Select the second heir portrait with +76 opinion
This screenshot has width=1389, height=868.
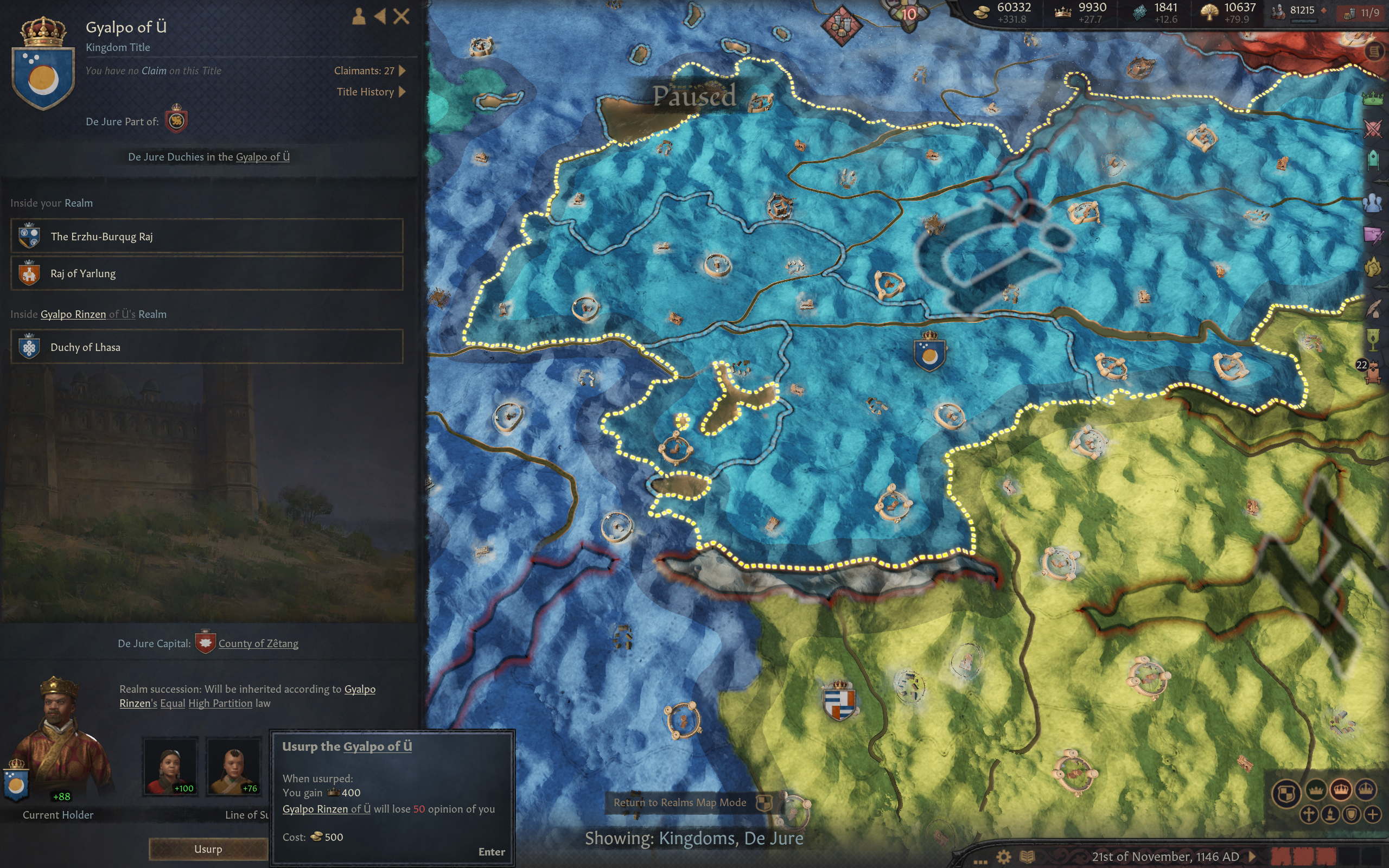[234, 766]
